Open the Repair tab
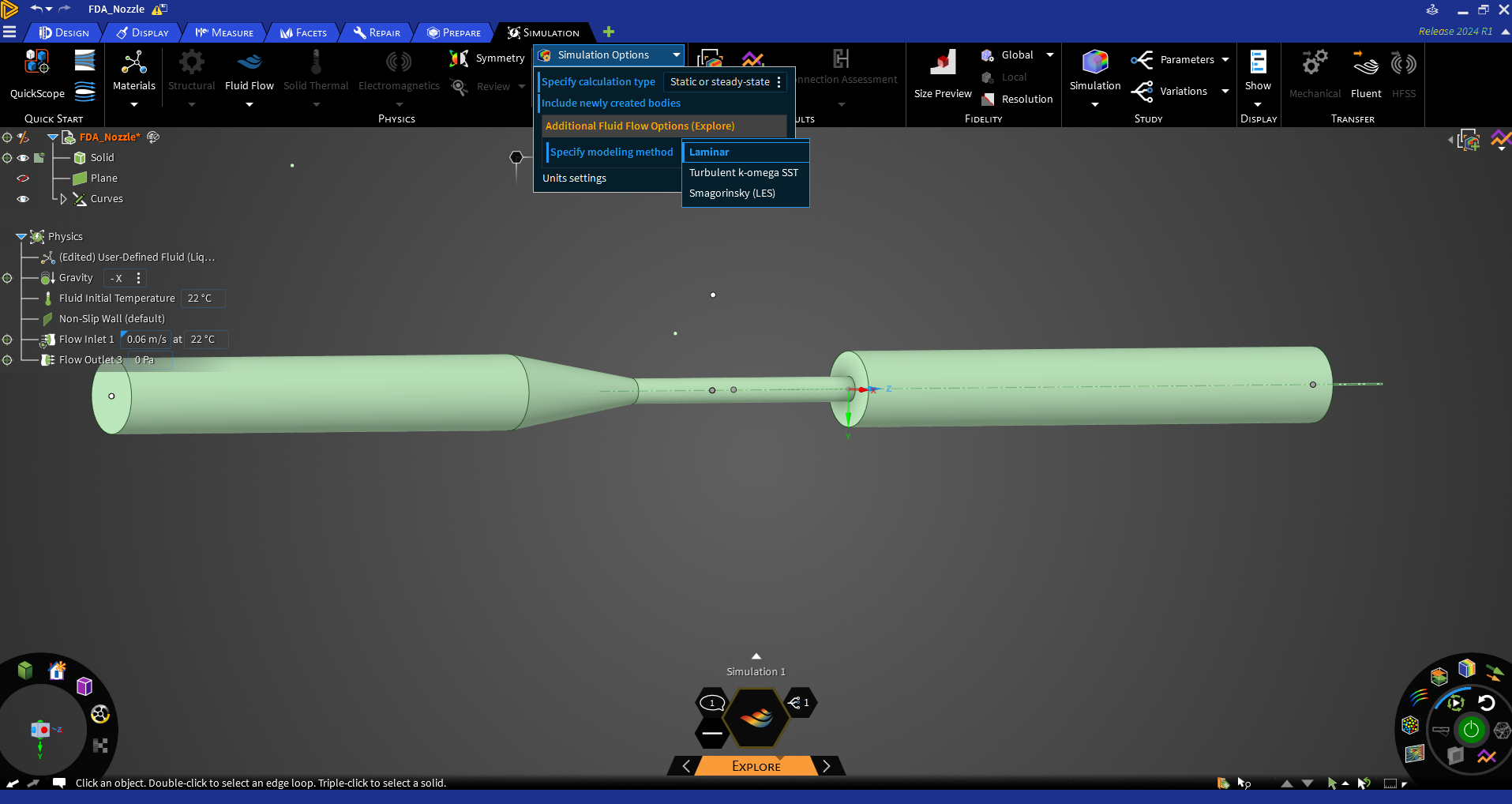 [x=377, y=32]
